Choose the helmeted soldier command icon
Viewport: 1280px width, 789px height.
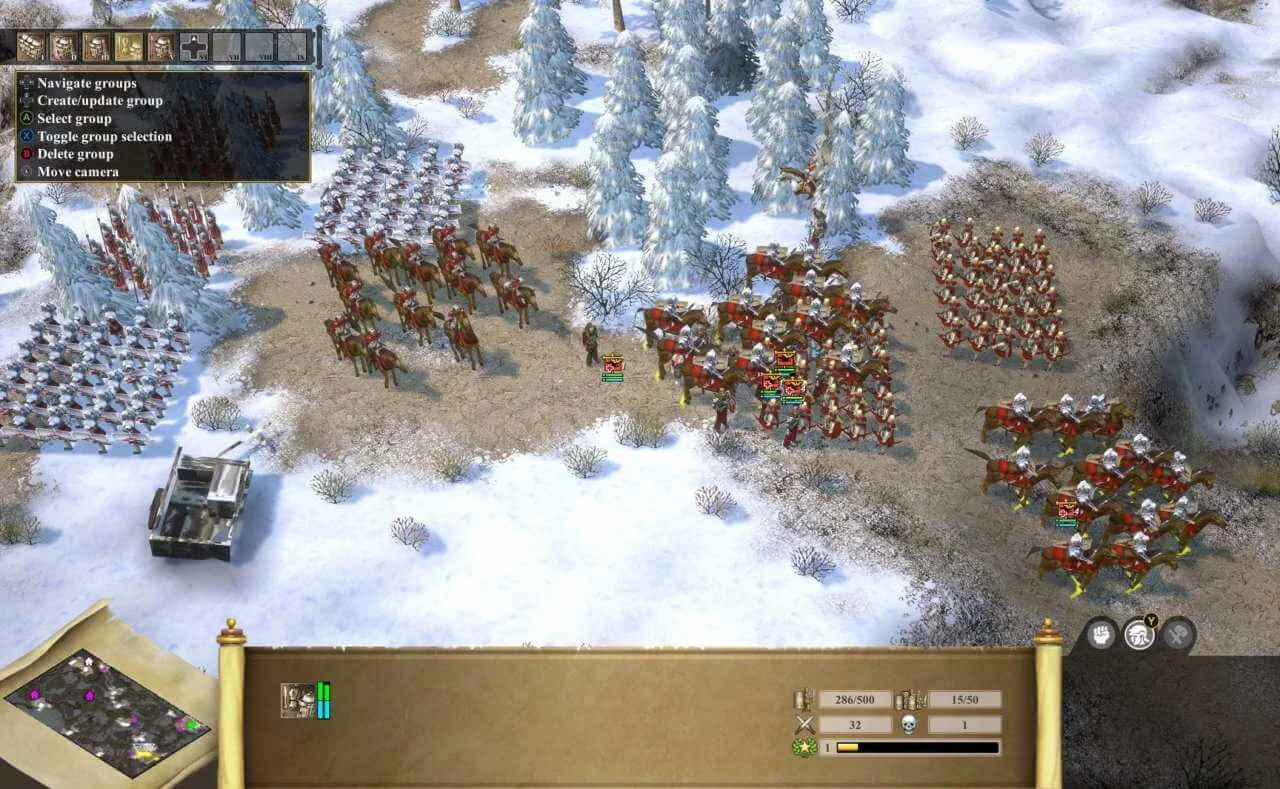tap(1139, 634)
